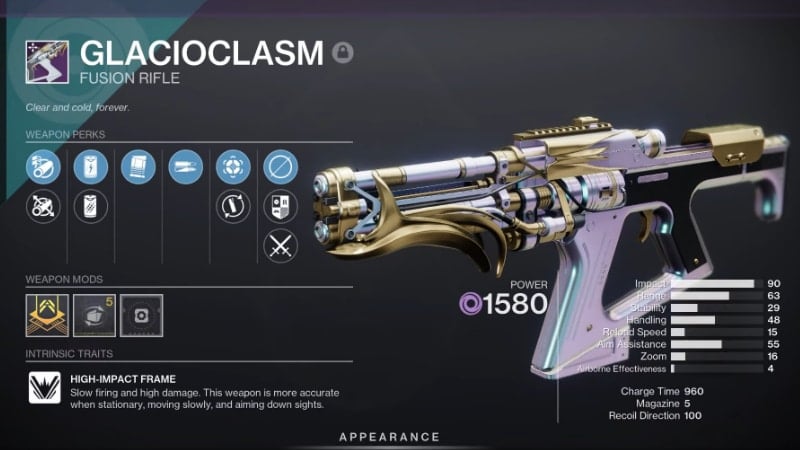Choose the twin bullets trait perk
800x450 pixels.
point(185,166)
